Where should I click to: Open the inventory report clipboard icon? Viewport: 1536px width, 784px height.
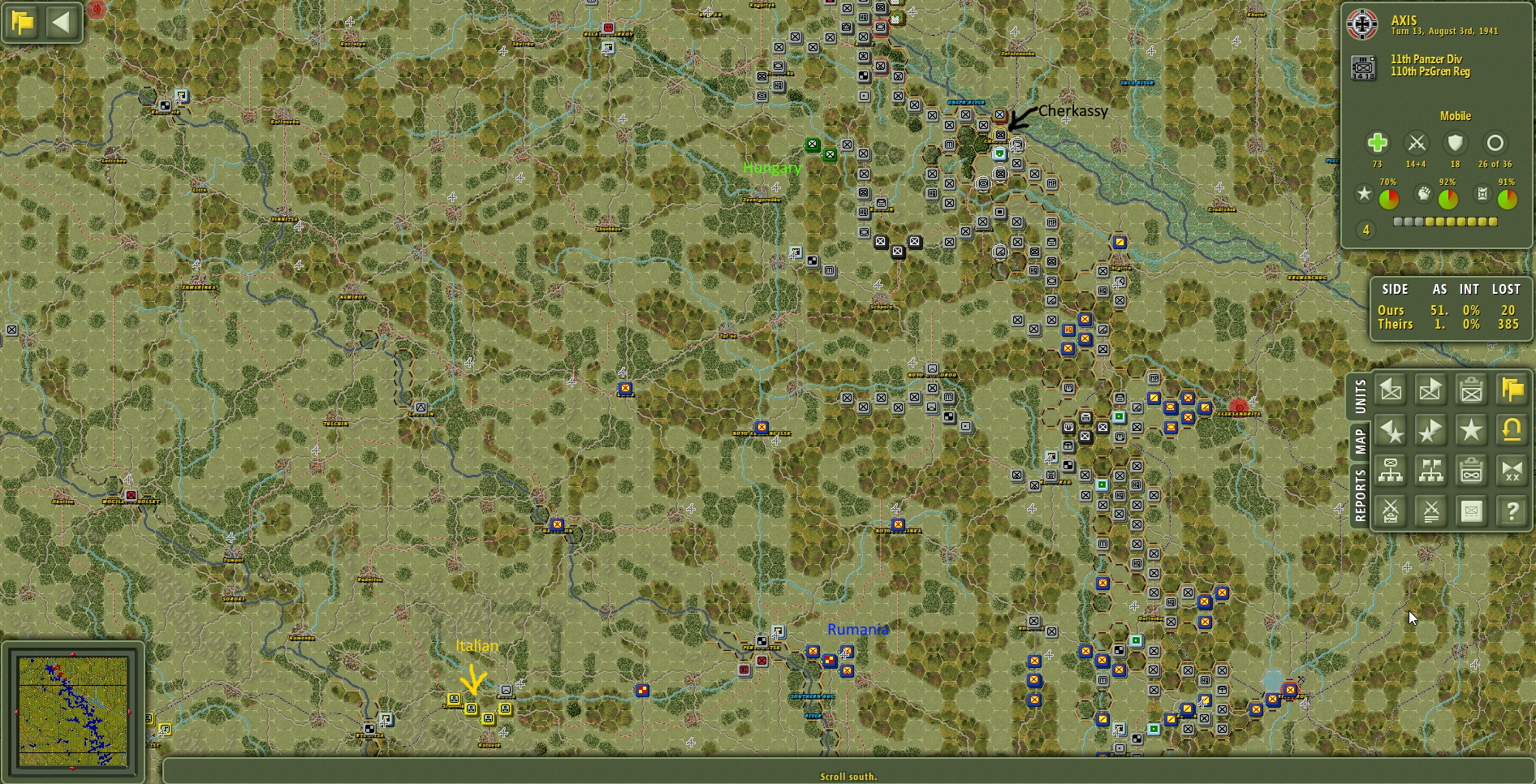pos(1472,471)
